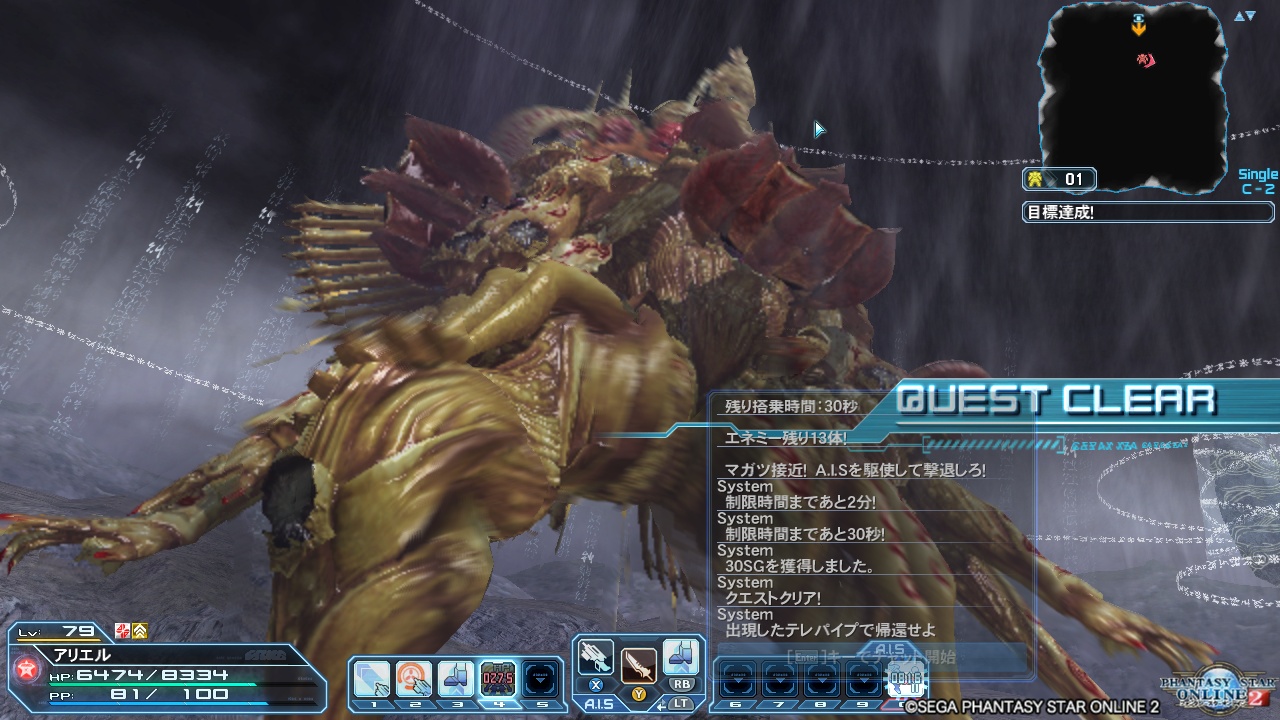This screenshot has height=720, width=1280.
Task: Select the slot 4 cooldown timer skill
Action: point(499,679)
